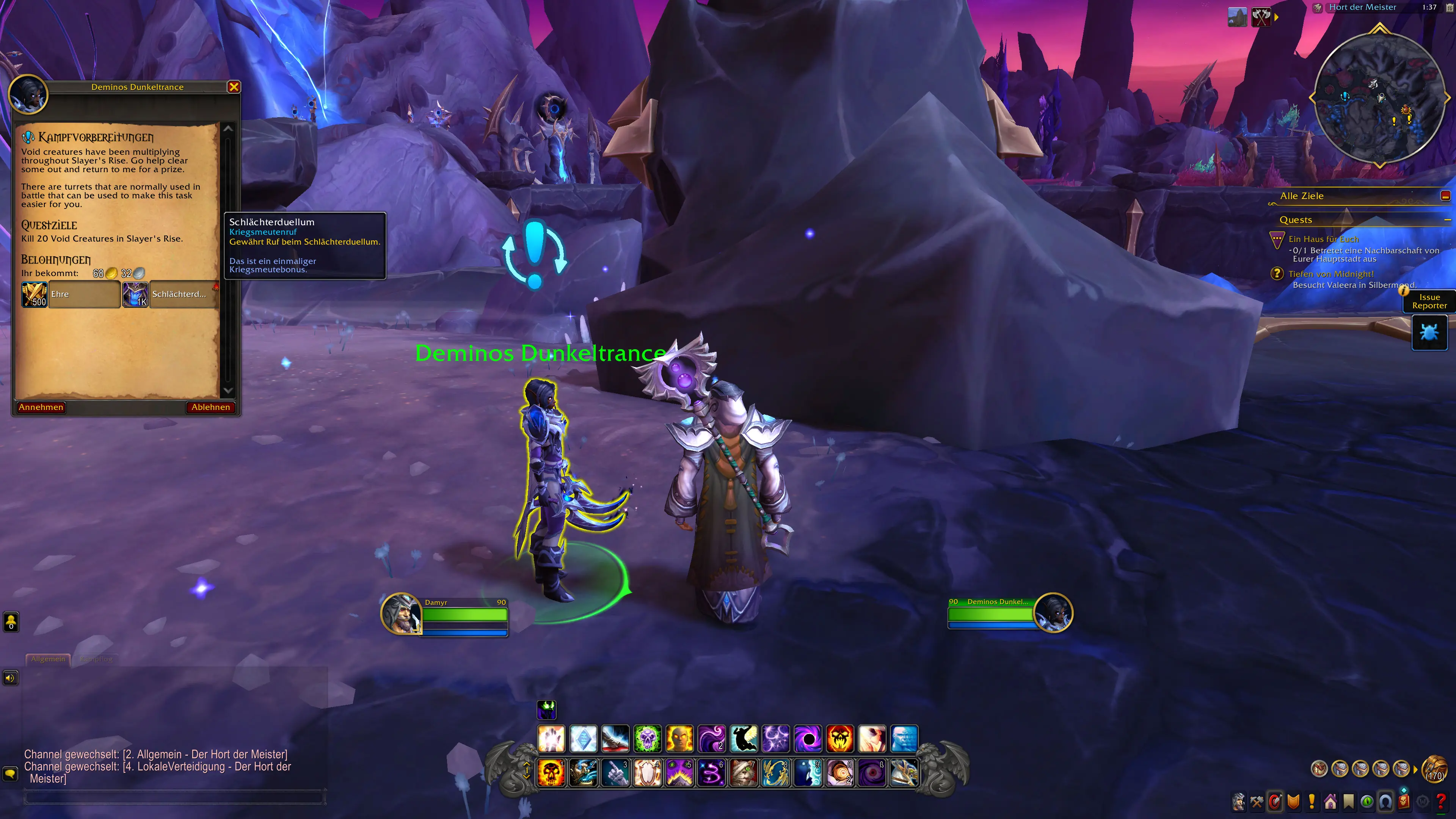The width and height of the screenshot is (1456, 819).
Task: Open the Issue Reporter bug button
Action: click(1429, 333)
